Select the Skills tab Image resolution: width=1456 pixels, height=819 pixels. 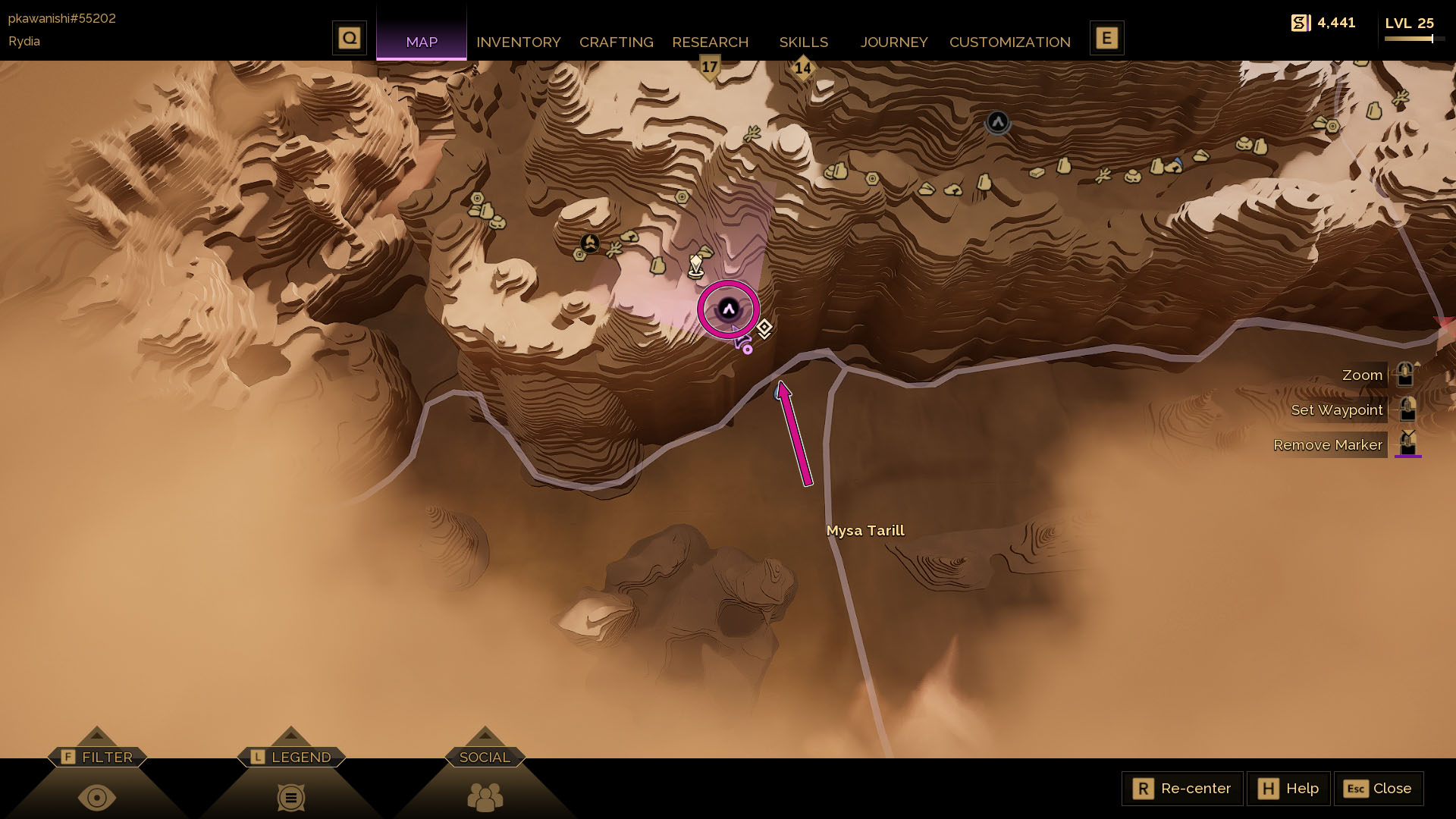pyautogui.click(x=803, y=42)
